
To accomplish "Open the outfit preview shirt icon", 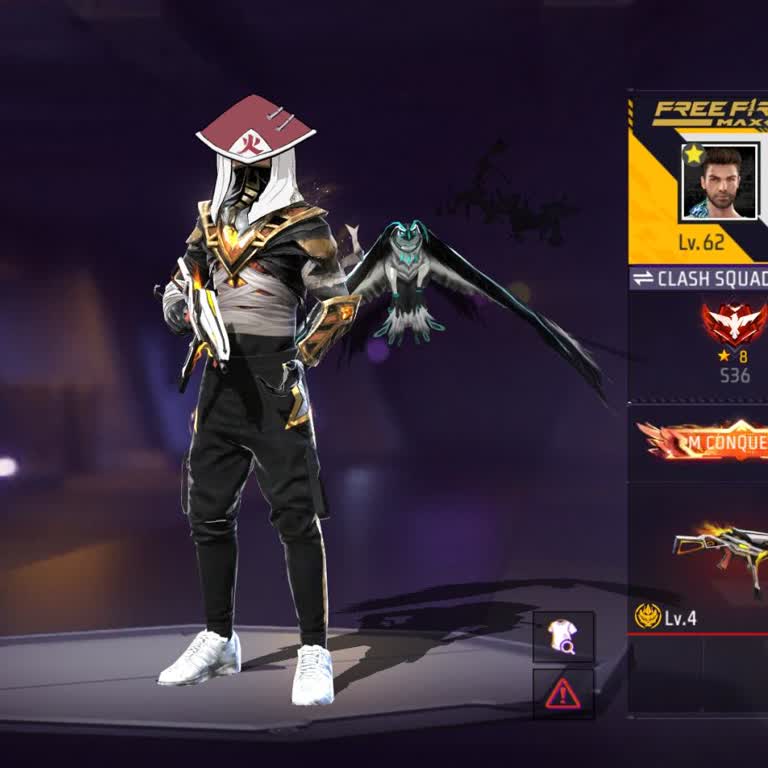I will [563, 636].
